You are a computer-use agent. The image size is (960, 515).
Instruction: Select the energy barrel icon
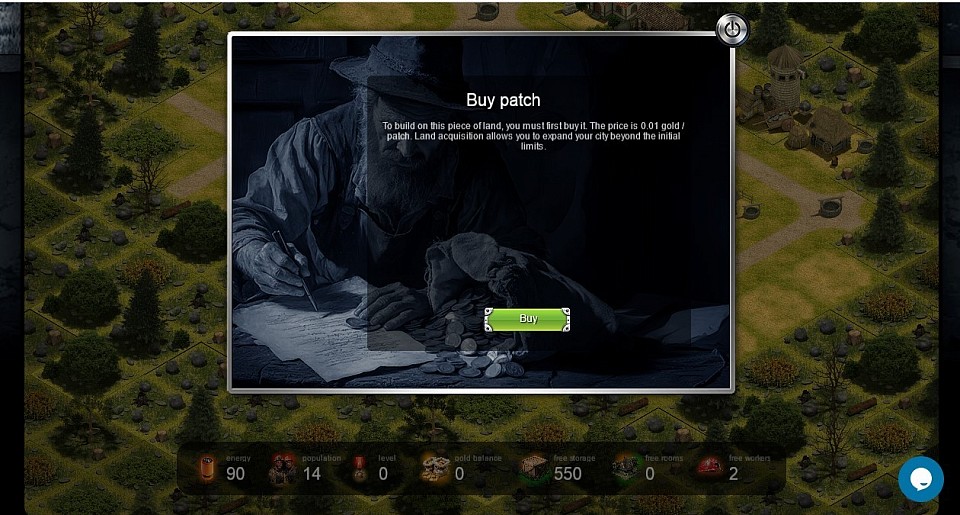pyautogui.click(x=208, y=468)
